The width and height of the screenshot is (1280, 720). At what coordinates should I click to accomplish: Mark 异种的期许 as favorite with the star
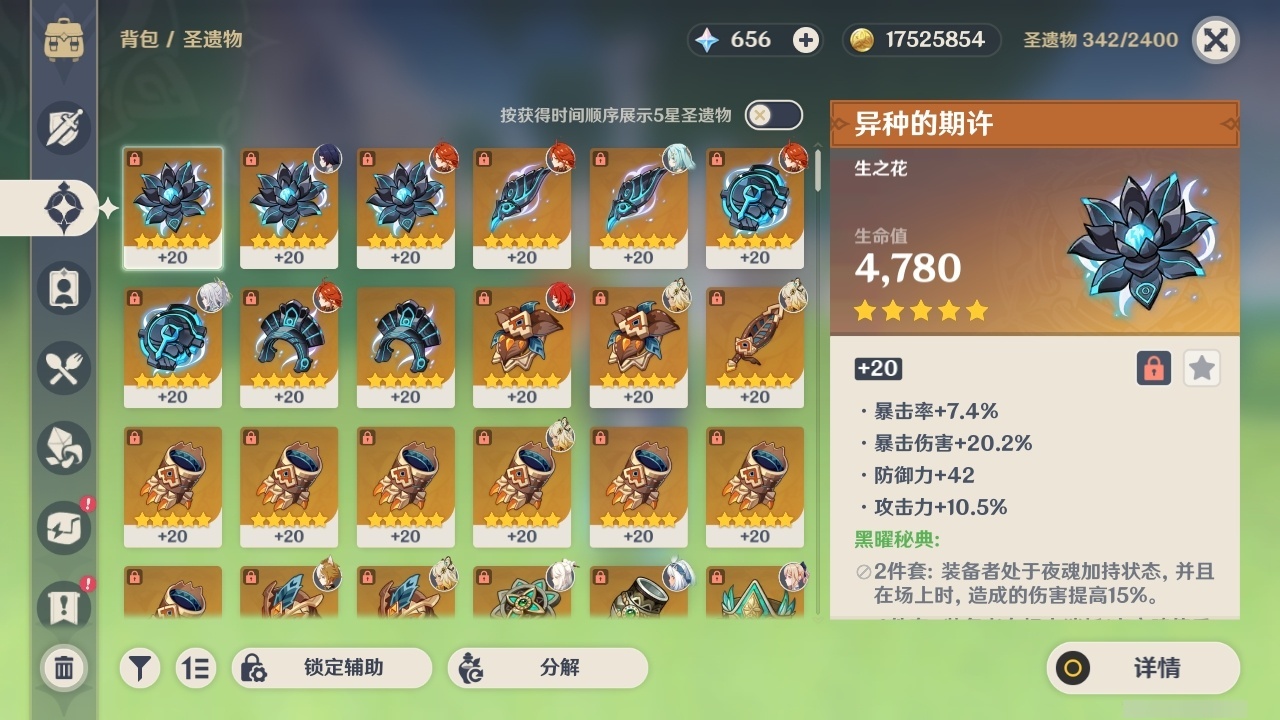point(1201,368)
